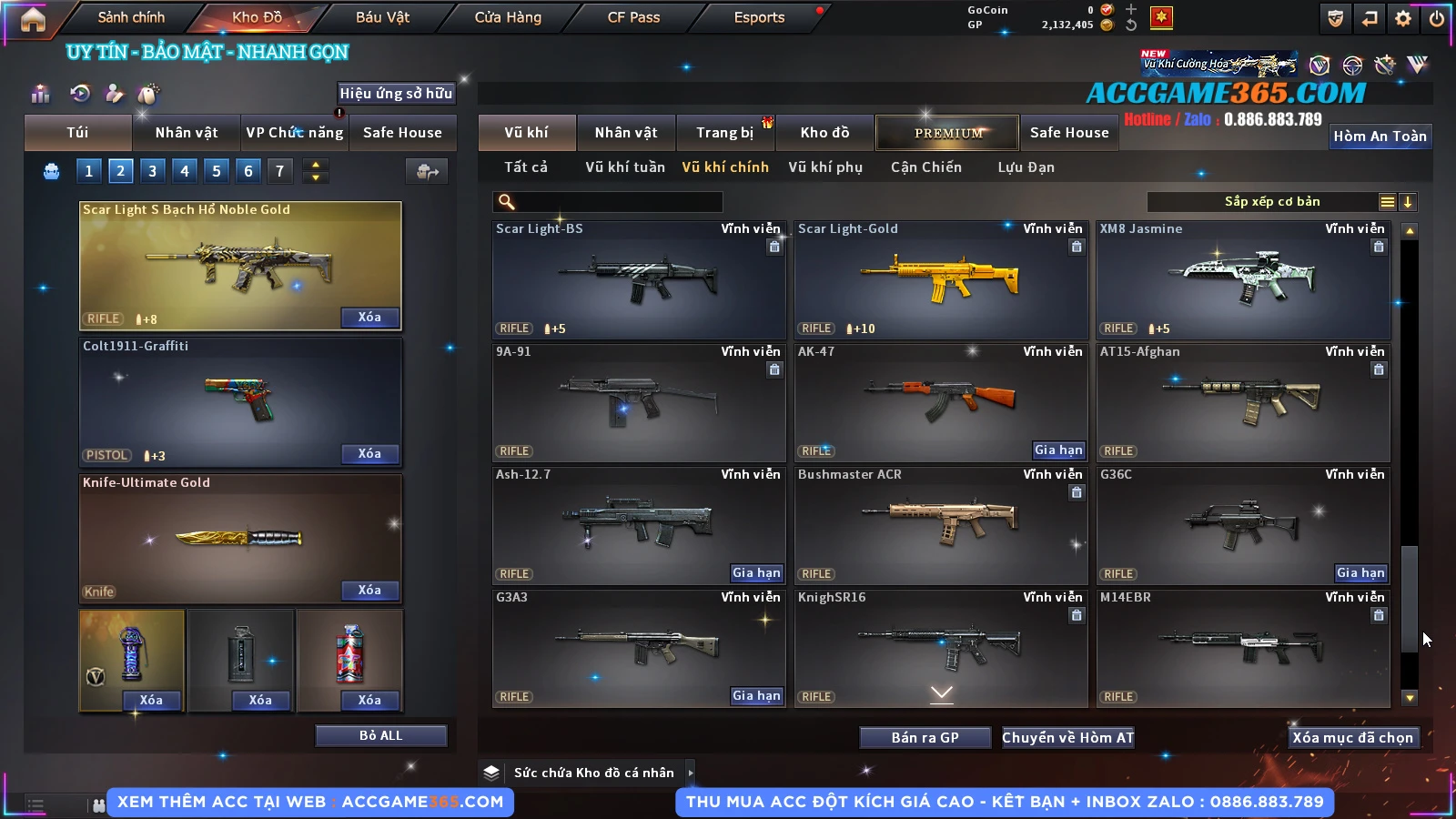Select the Bushmaster ACR weapon tile
This screenshot has height=819, width=1456.
coord(940,526)
